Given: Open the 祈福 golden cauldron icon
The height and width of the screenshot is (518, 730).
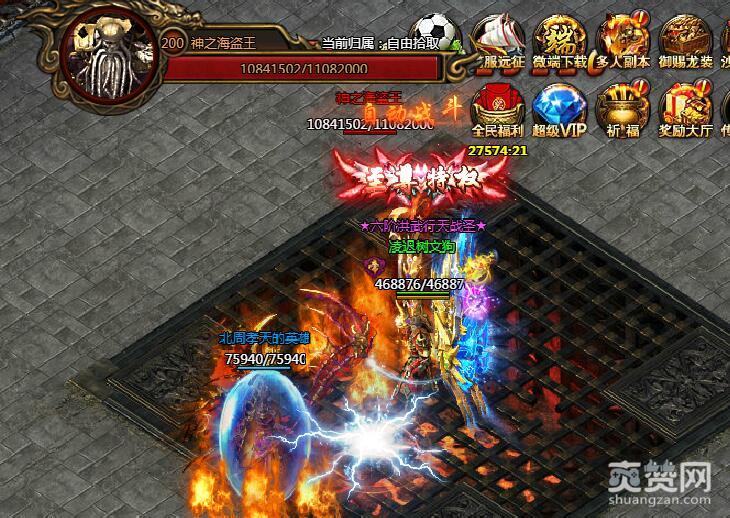Looking at the screenshot, I should [620, 108].
